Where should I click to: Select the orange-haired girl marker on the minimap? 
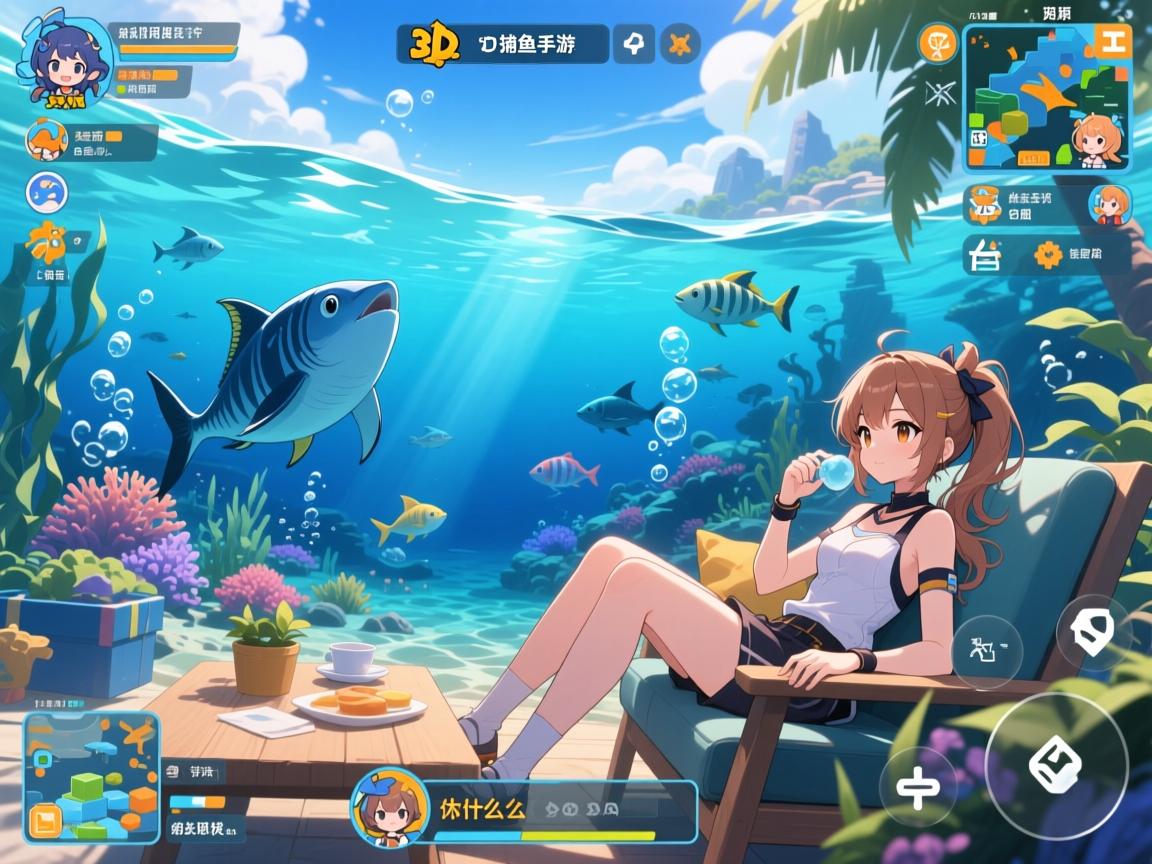(1097, 140)
